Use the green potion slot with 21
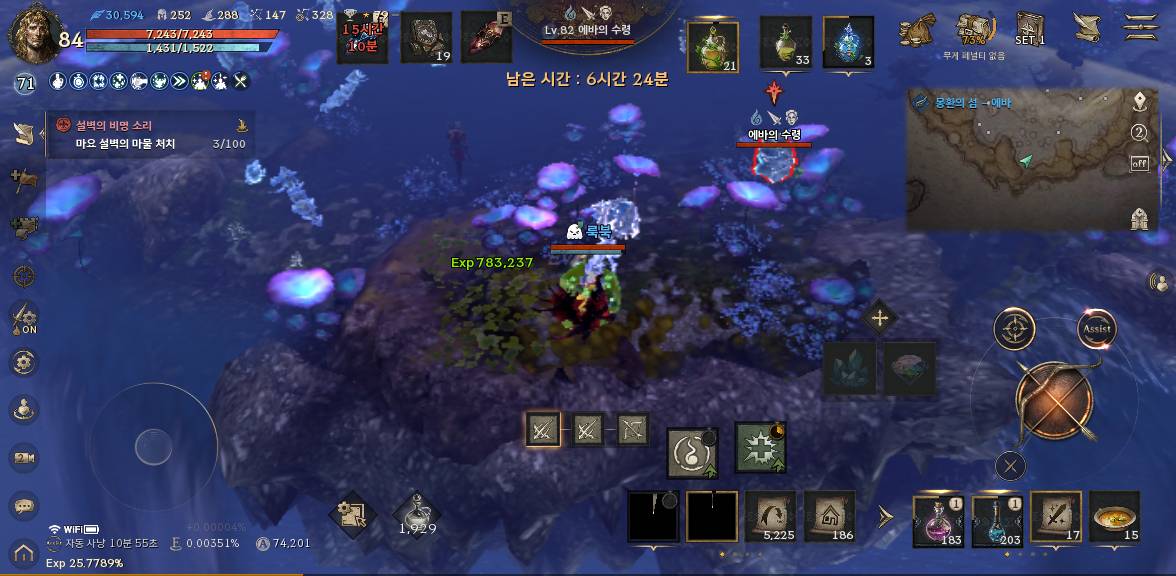Viewport: 1176px width, 576px height. [x=714, y=45]
